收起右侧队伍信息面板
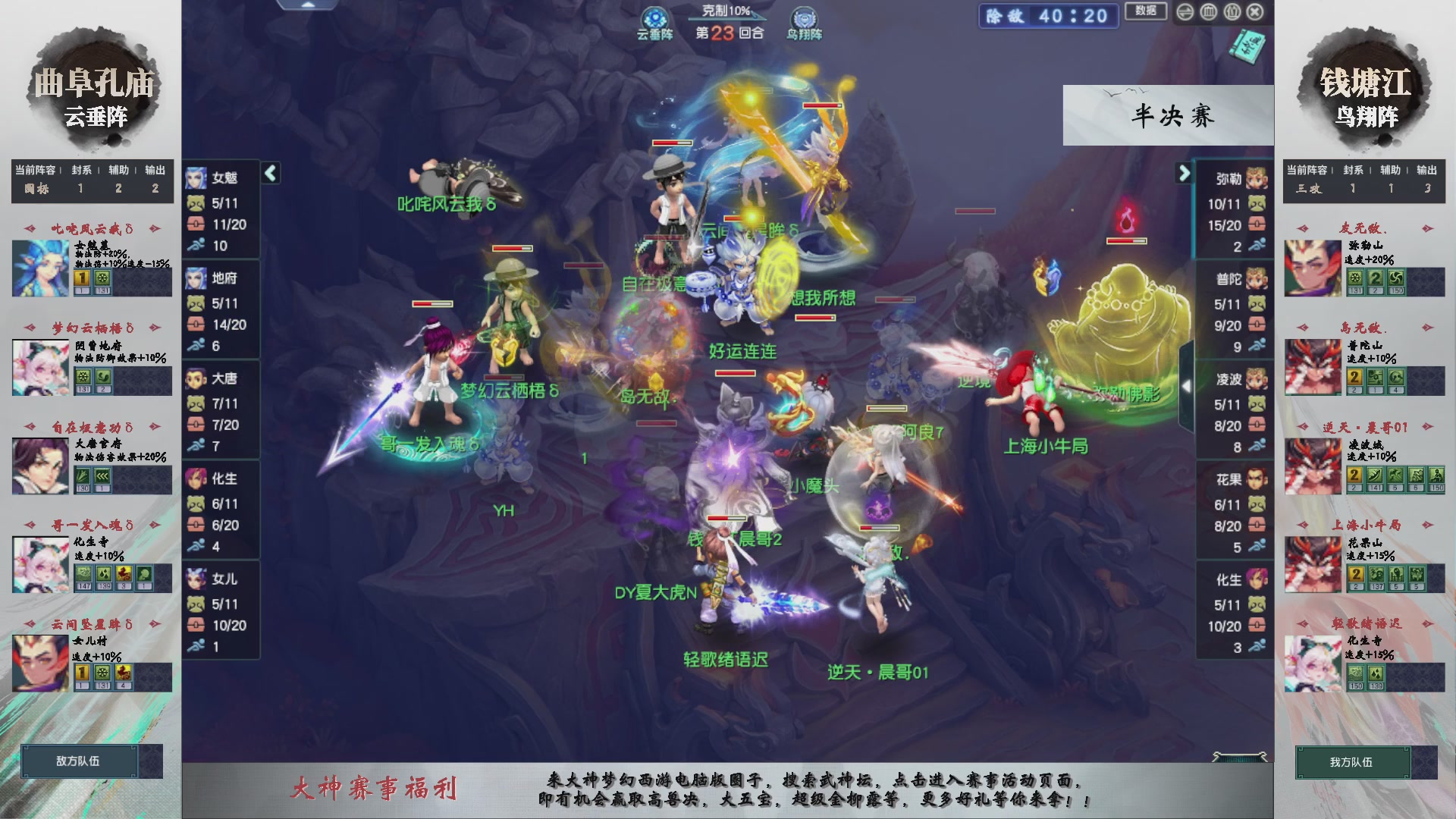Screen dimensions: 1456x819 1188,384
